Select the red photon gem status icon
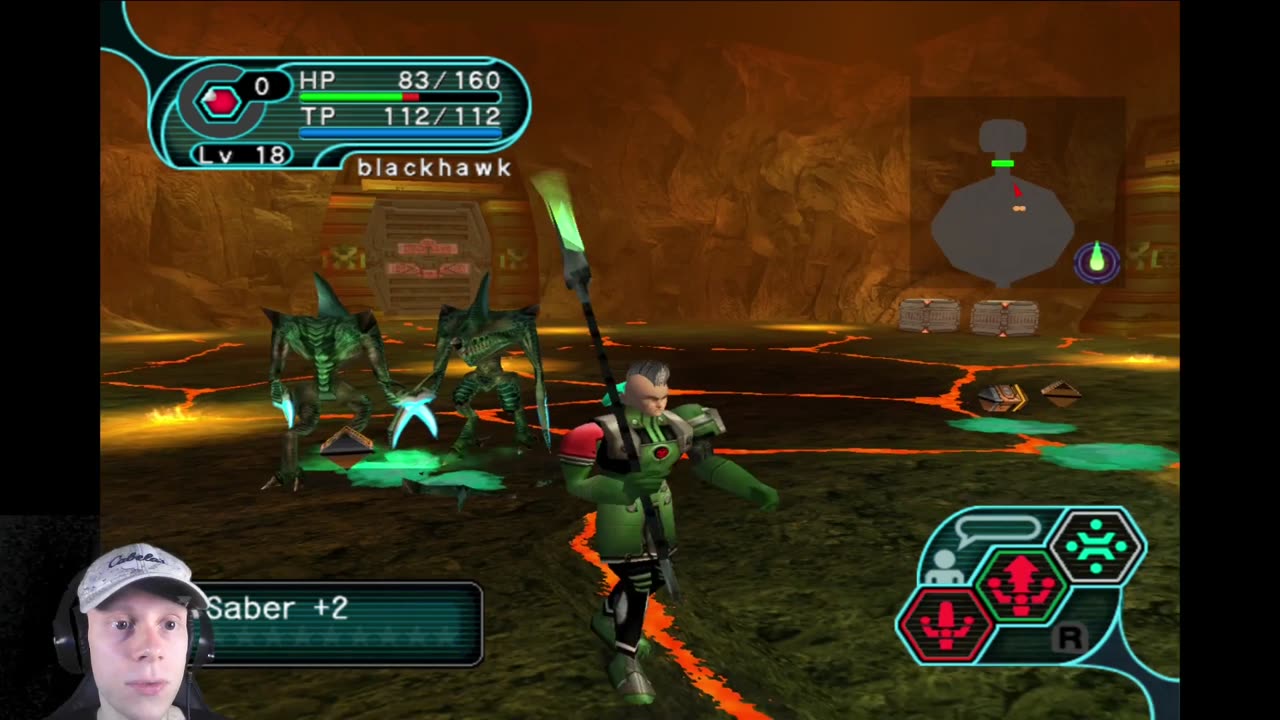The width and height of the screenshot is (1280, 720). click(220, 101)
